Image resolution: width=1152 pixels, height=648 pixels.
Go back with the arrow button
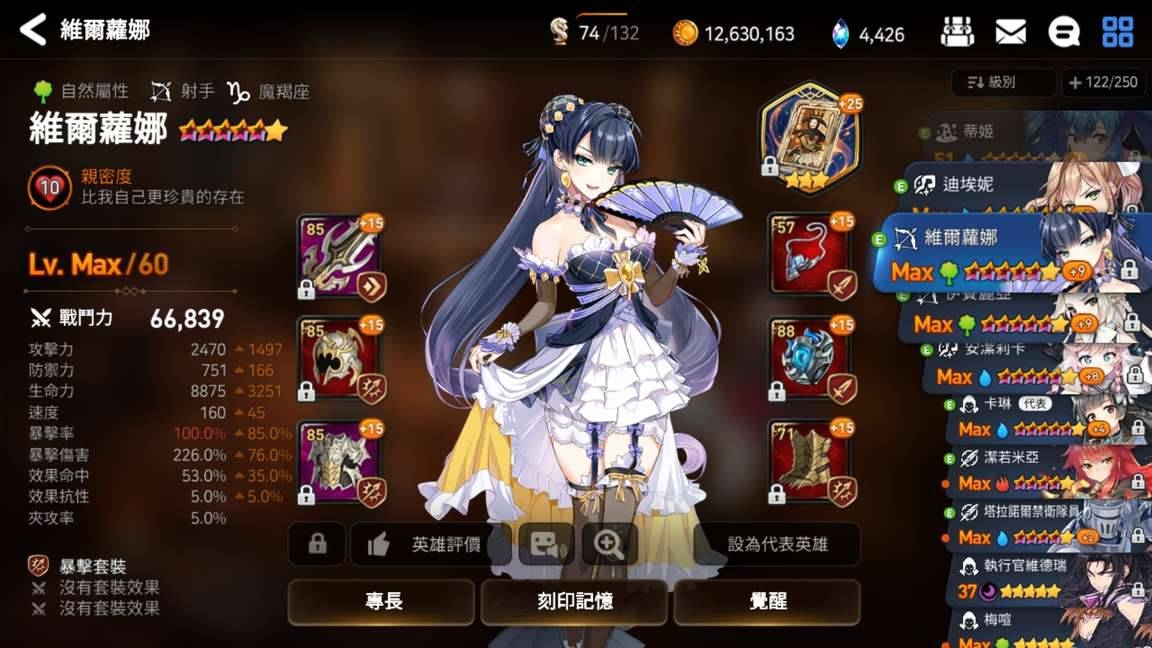click(x=33, y=30)
